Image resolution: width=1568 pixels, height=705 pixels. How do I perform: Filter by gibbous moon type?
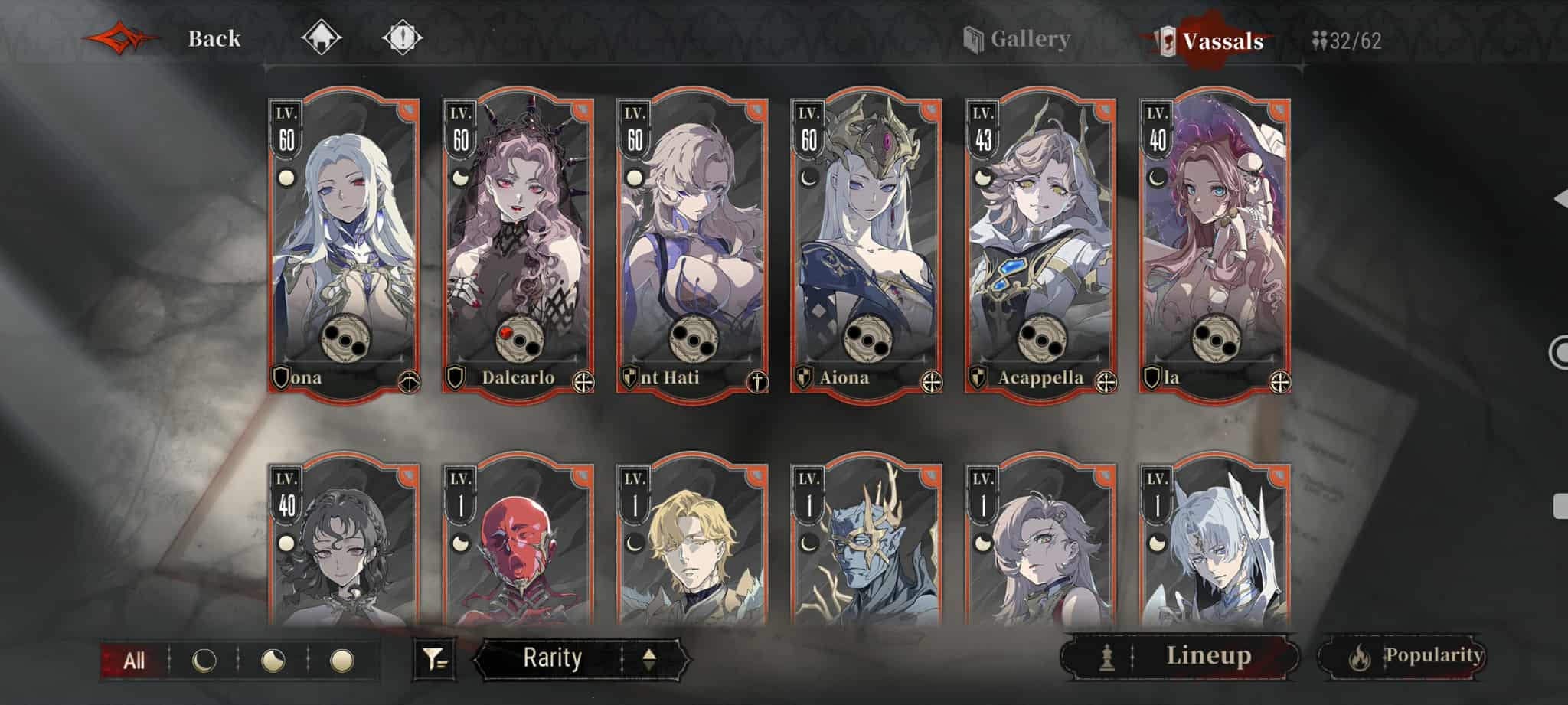coord(273,661)
